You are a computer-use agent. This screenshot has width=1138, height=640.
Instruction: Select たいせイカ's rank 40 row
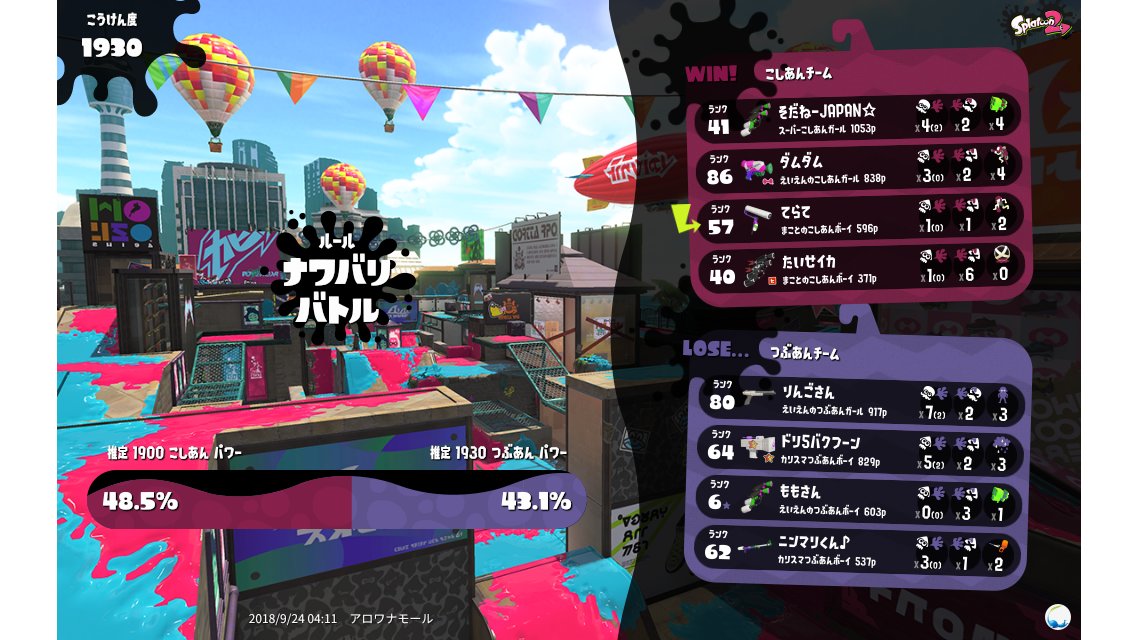(x=858, y=269)
